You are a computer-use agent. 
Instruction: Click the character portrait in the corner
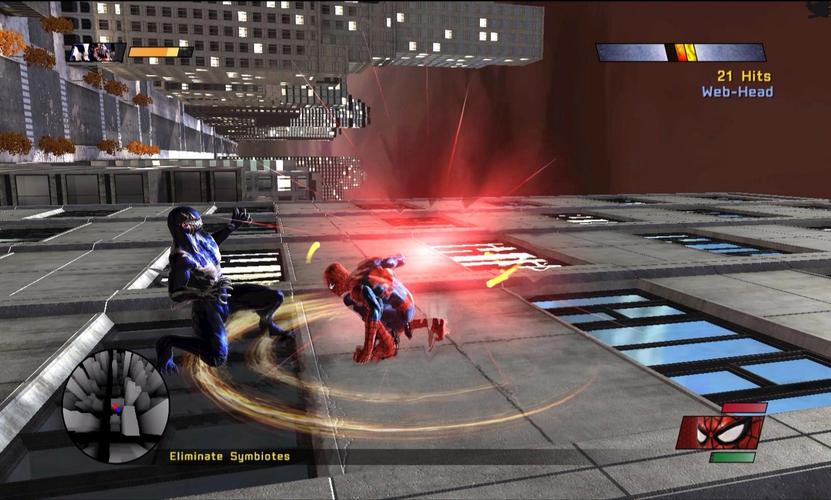[x=92, y=52]
